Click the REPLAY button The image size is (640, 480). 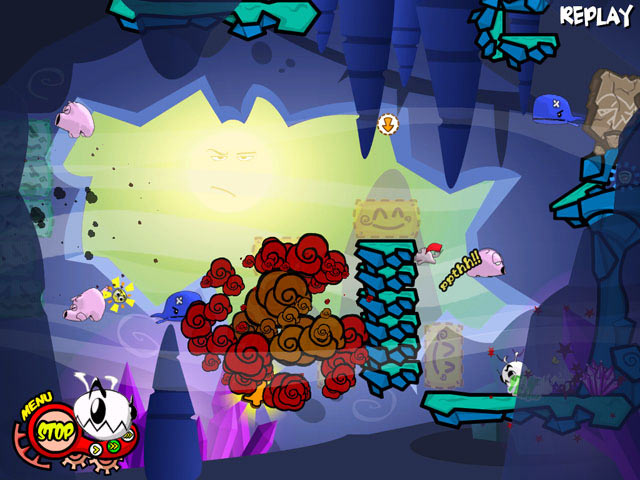(596, 16)
